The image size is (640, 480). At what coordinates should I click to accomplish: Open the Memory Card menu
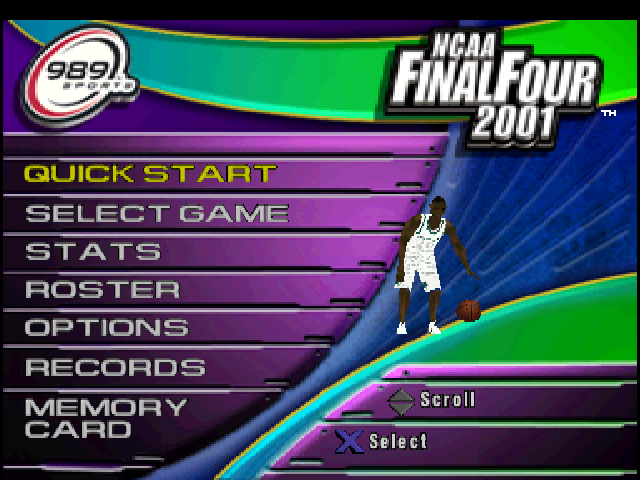[105, 419]
